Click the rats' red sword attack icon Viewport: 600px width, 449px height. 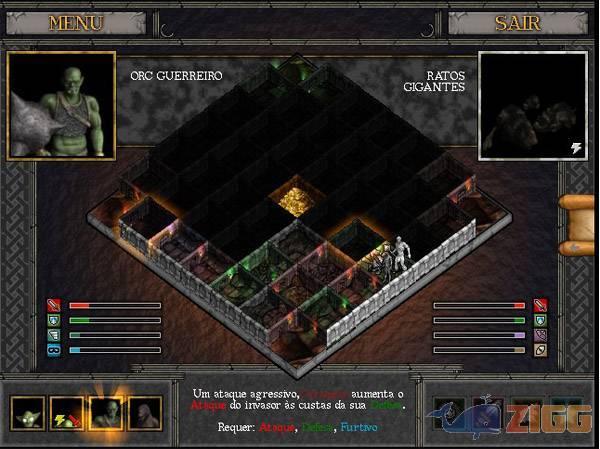(x=540, y=305)
